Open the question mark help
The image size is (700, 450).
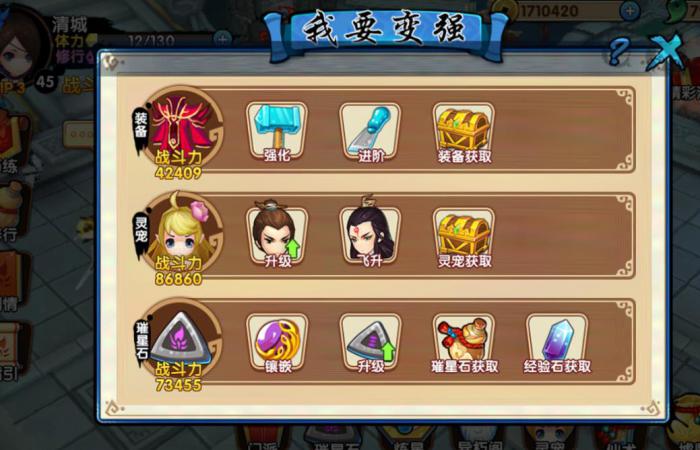tap(619, 51)
